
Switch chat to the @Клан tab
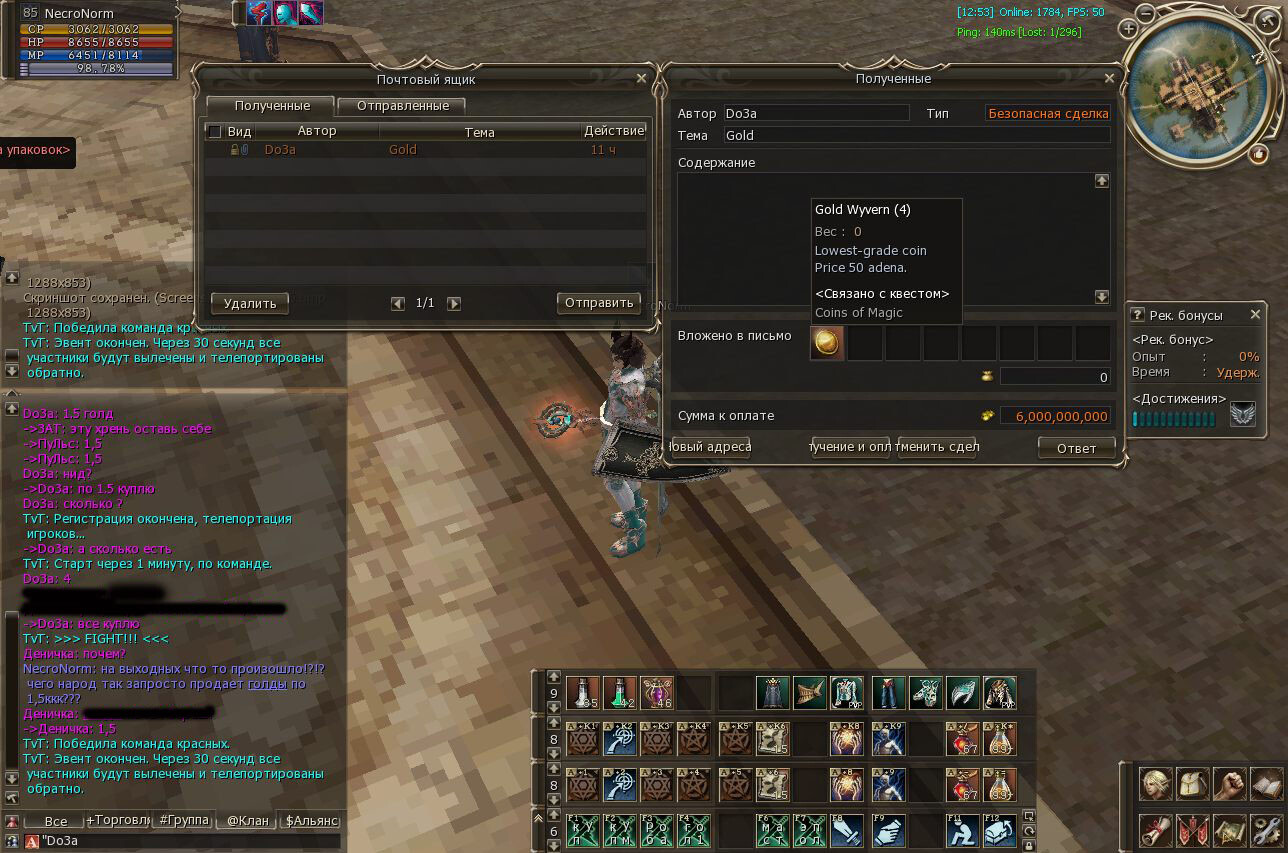pos(247,821)
